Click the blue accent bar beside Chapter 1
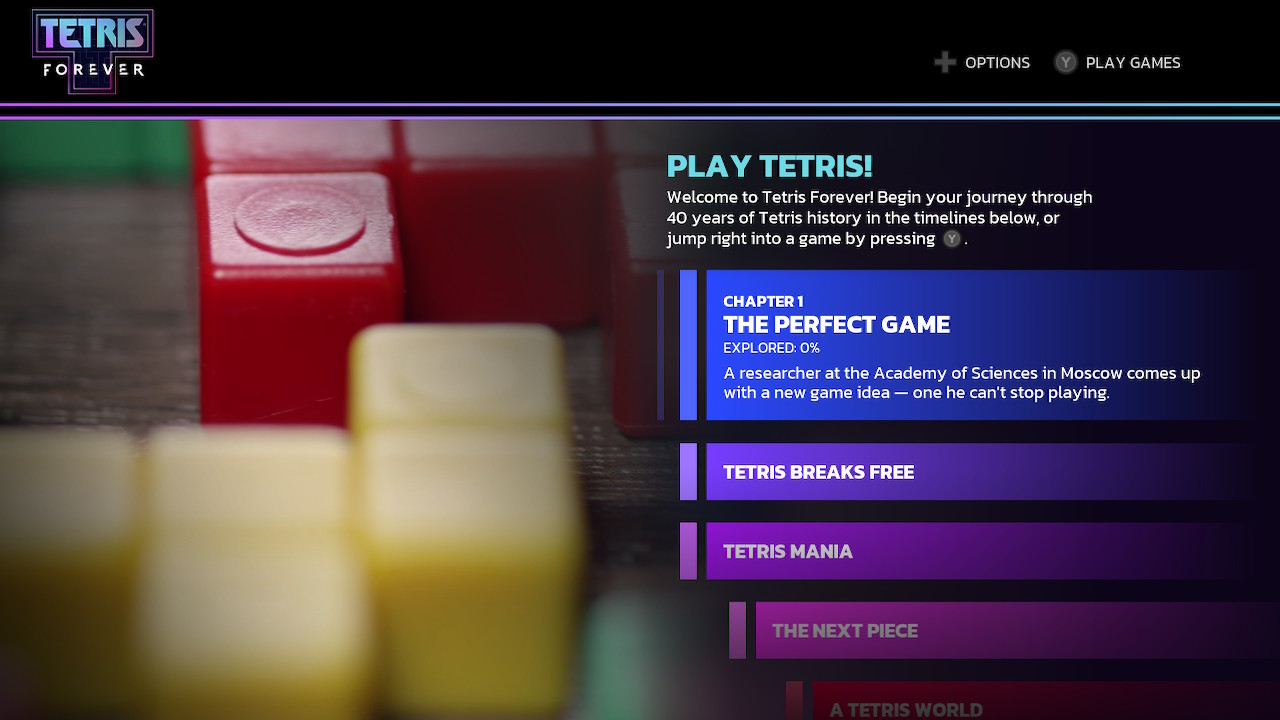 click(x=689, y=345)
